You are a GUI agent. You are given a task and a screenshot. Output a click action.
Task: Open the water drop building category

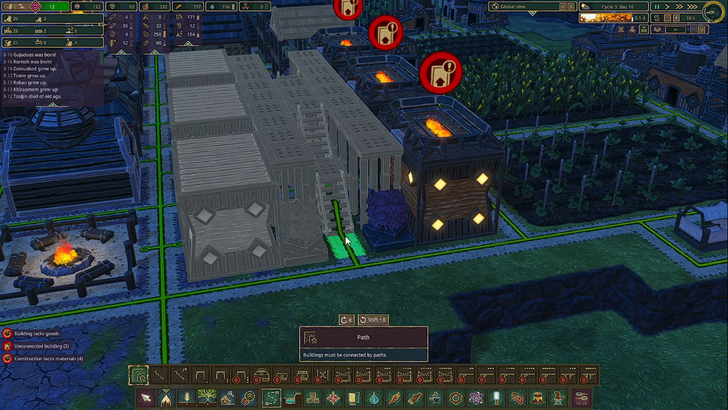click(x=374, y=399)
